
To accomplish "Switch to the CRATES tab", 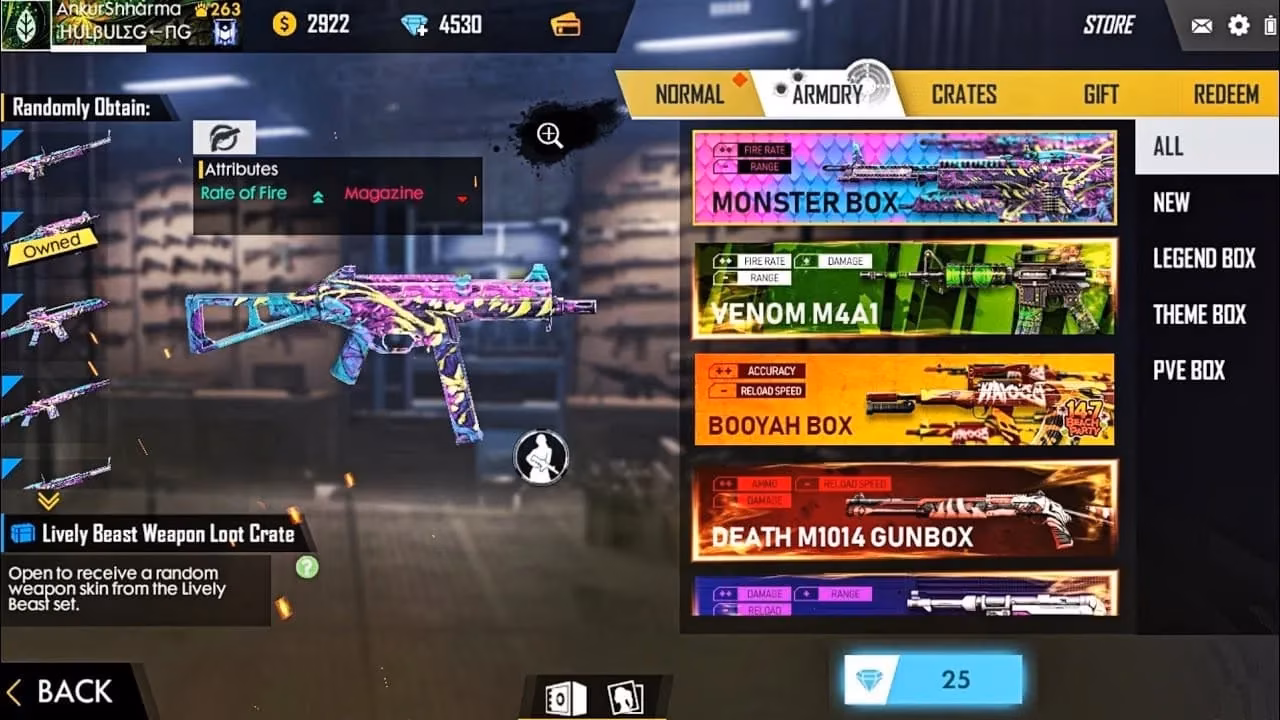I will (963, 93).
